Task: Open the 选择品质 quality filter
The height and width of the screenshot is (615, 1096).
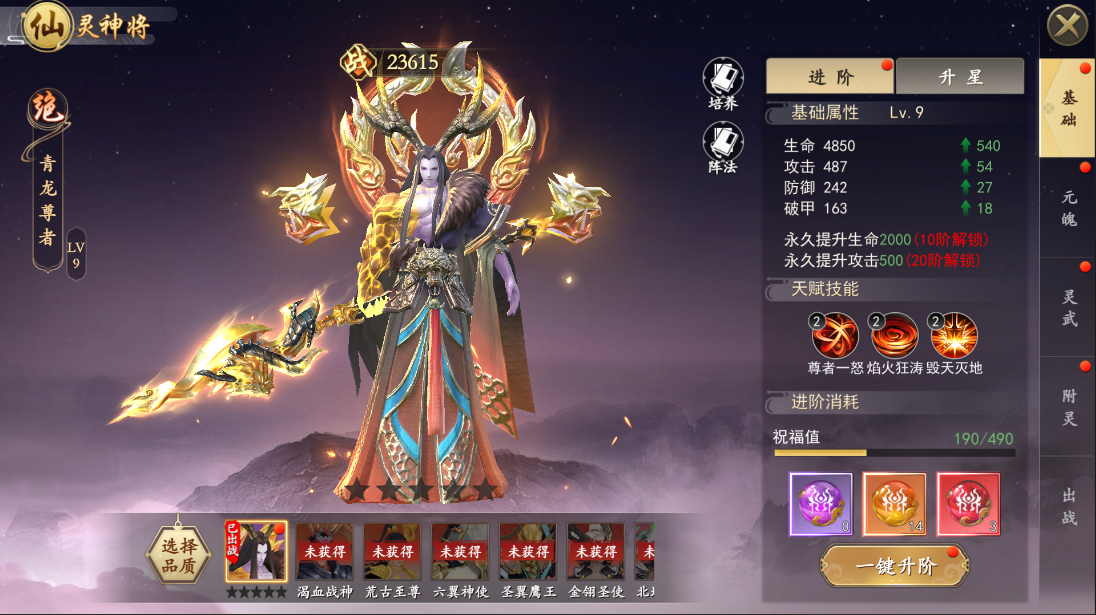Action: coord(179,552)
